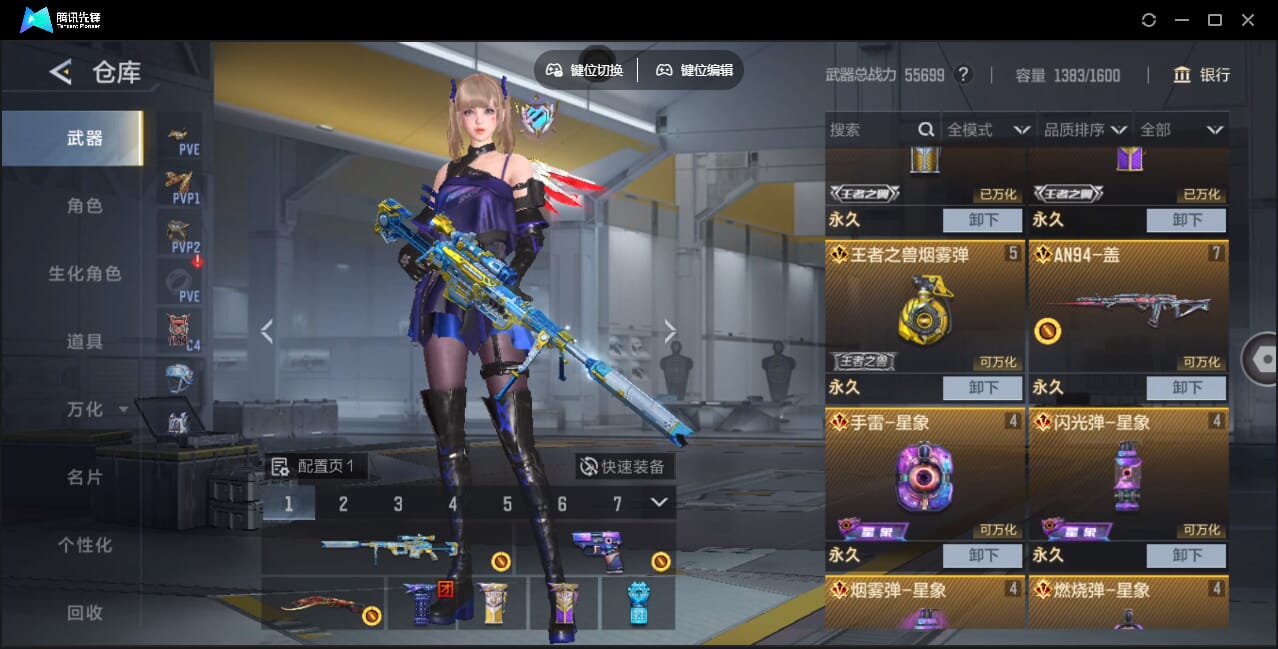The image size is (1278, 649).
Task: Select the 王者之兽烟雾弹 smoke grenade card
Action: (924, 307)
